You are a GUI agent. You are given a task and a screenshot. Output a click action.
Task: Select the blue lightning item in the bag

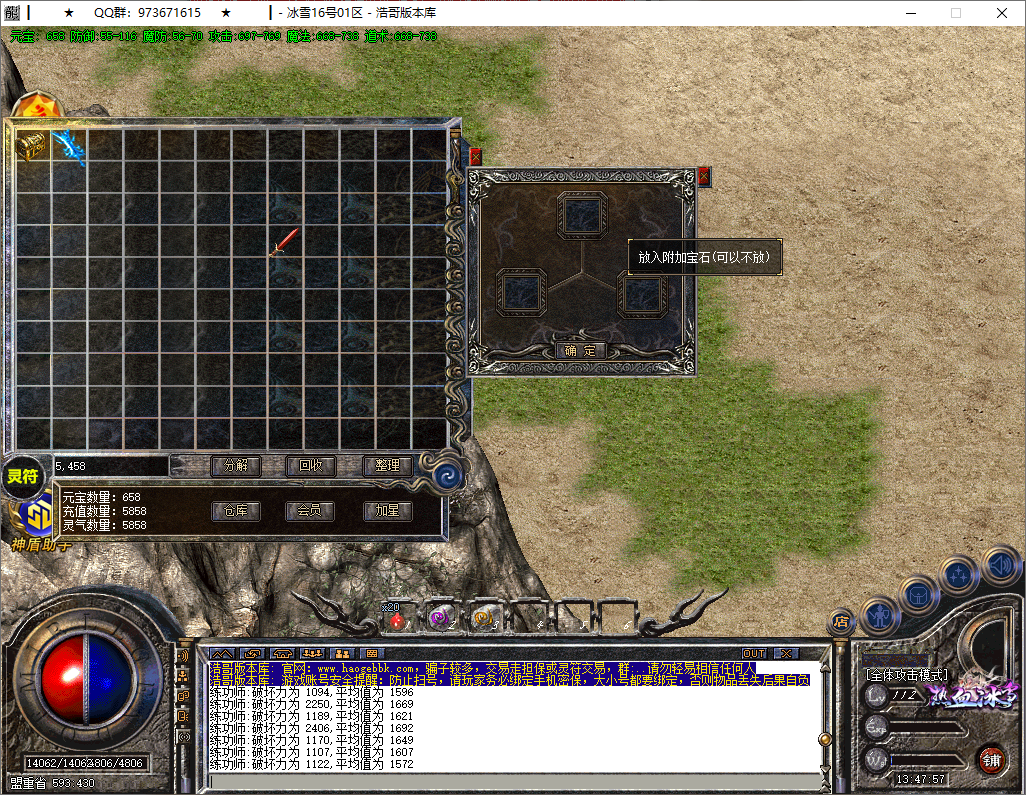coord(68,145)
